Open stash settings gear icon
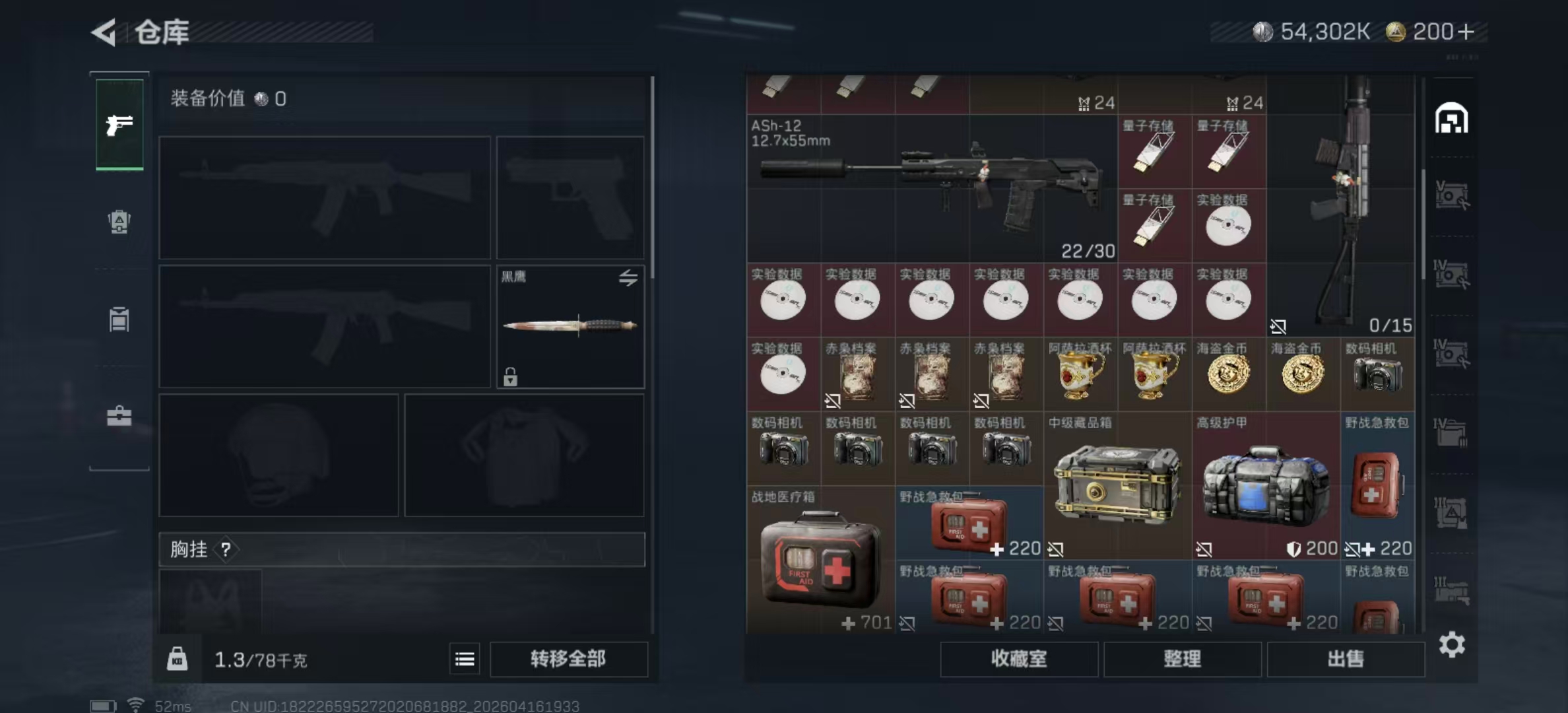This screenshot has height=713, width=1568. 1452,644
